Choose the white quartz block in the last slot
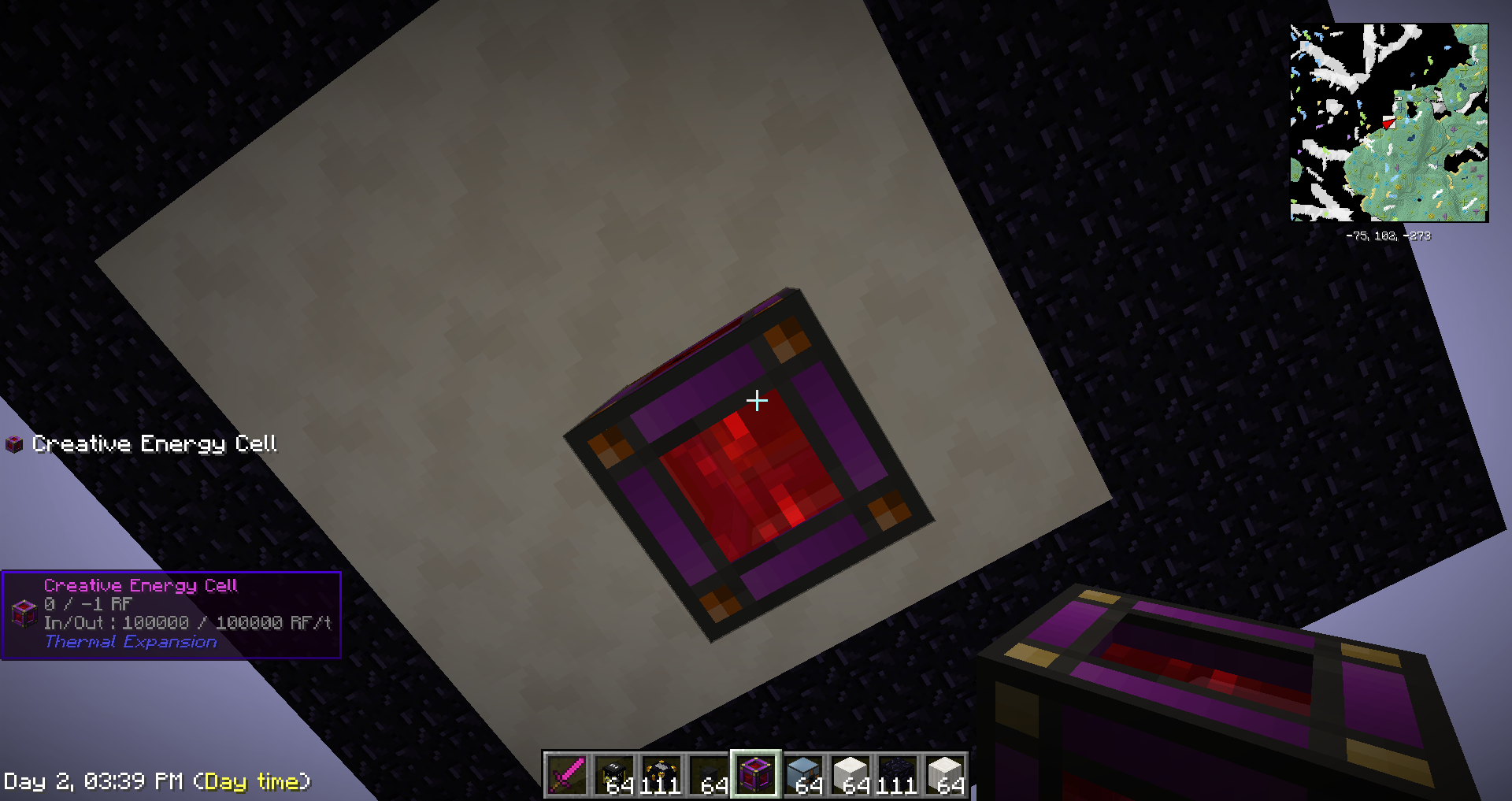The image size is (1512, 801). click(x=945, y=776)
